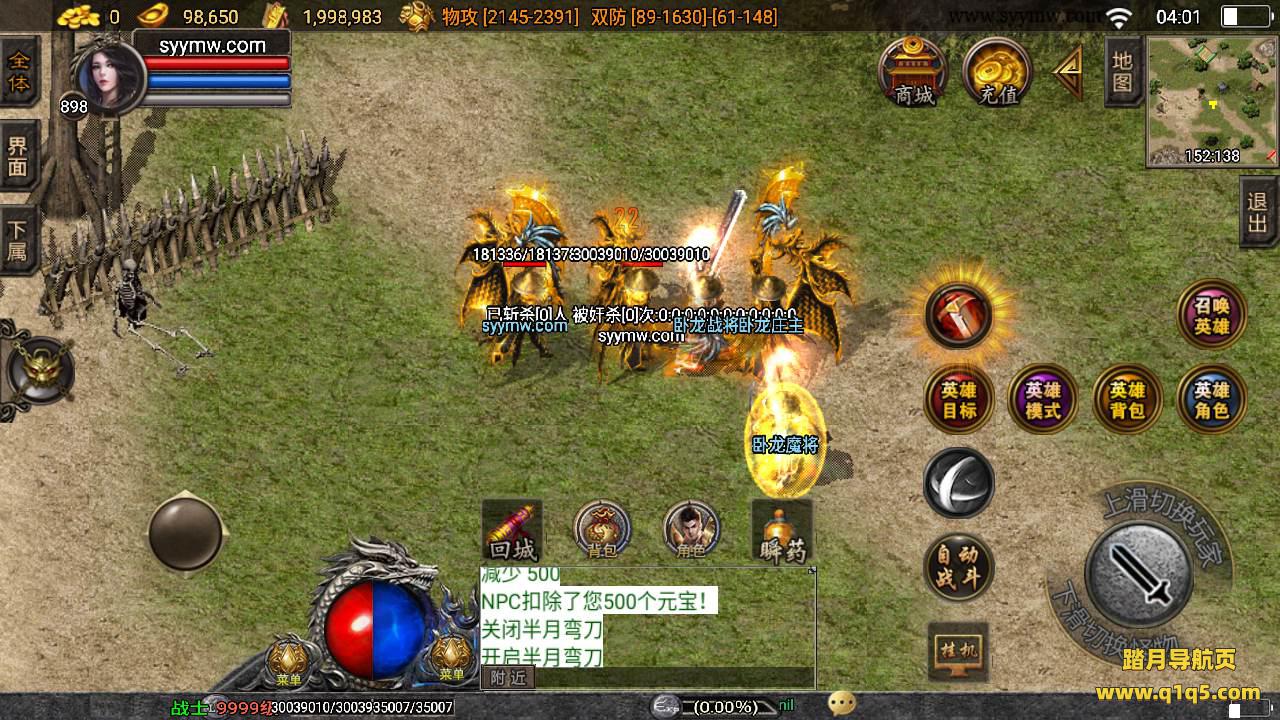Collapse the top menu with the arrow
The image size is (1280, 720).
click(1068, 73)
